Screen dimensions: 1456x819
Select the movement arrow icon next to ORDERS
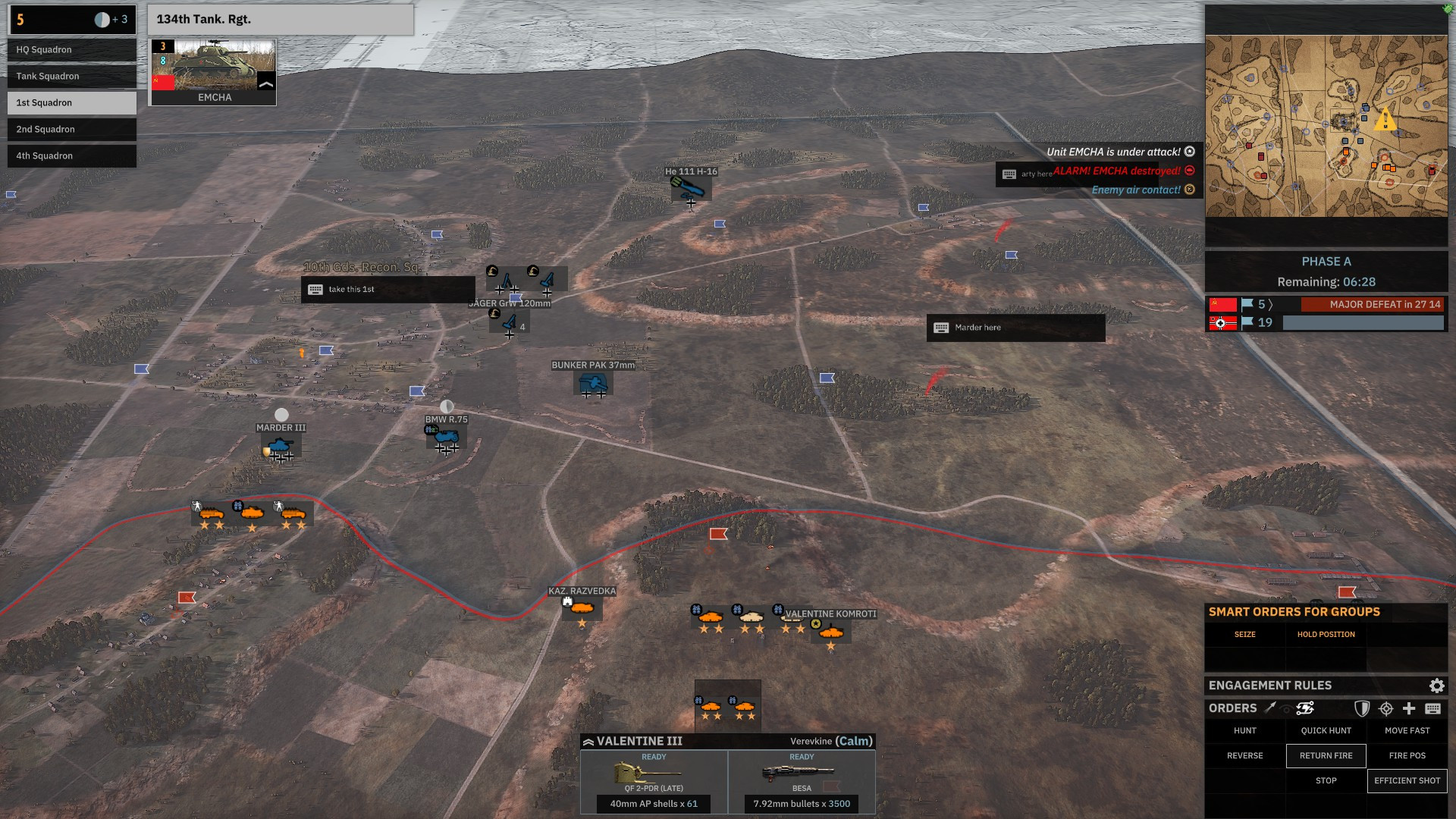tap(1269, 708)
